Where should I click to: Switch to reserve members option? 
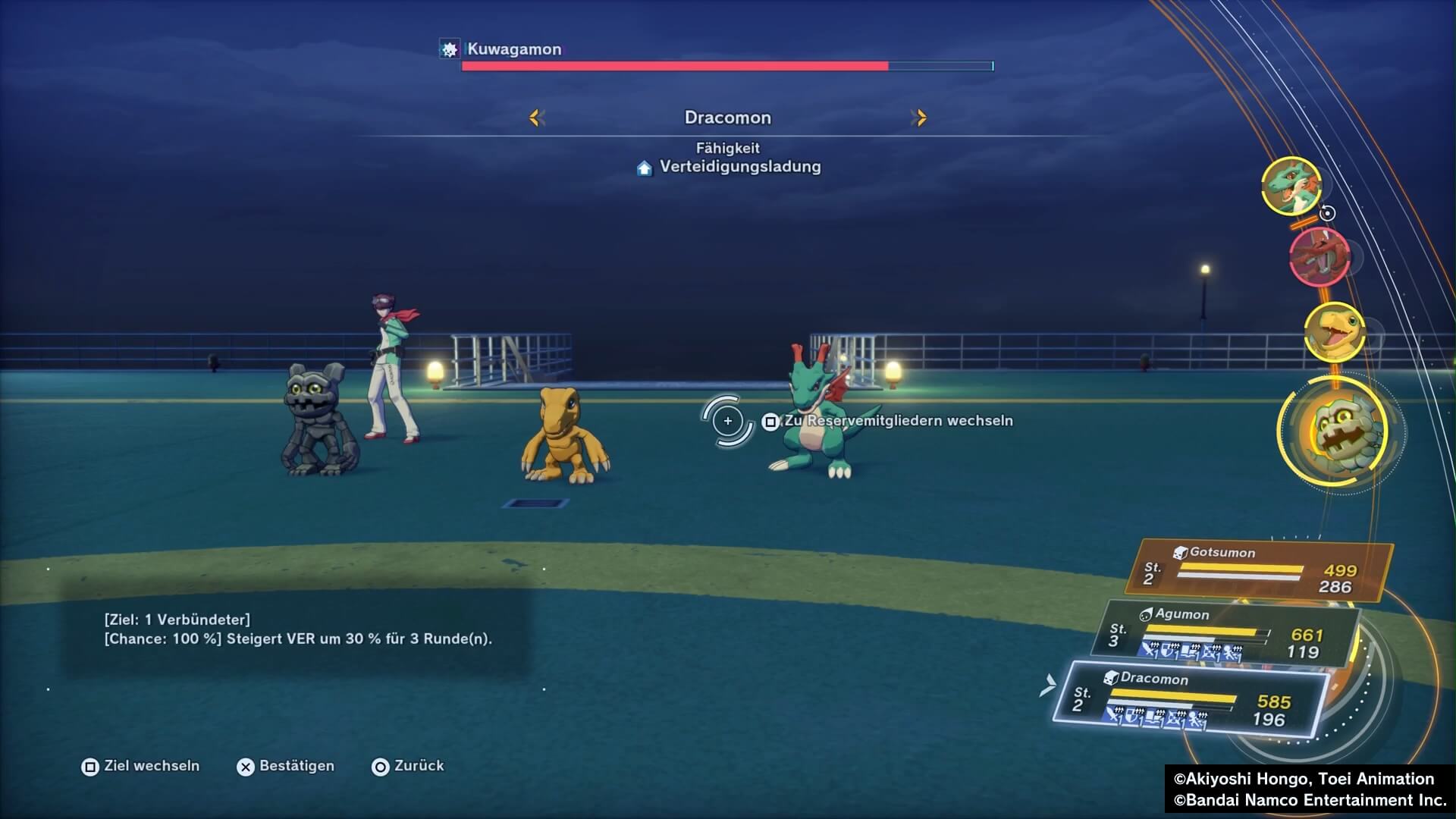click(x=887, y=421)
